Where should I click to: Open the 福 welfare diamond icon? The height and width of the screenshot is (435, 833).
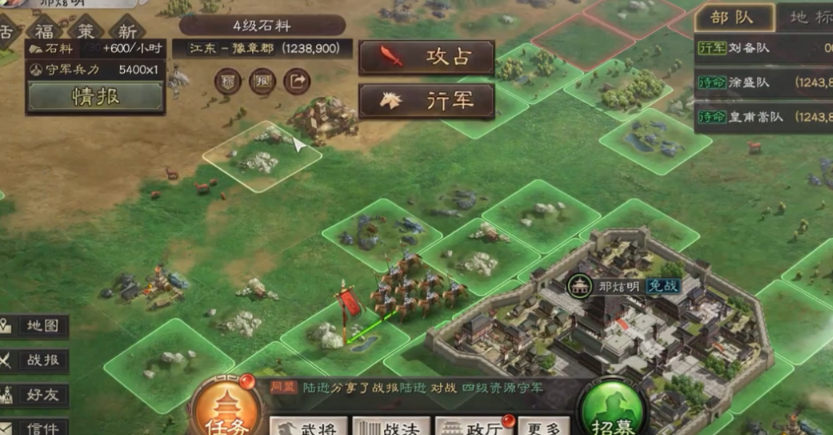coord(44,30)
